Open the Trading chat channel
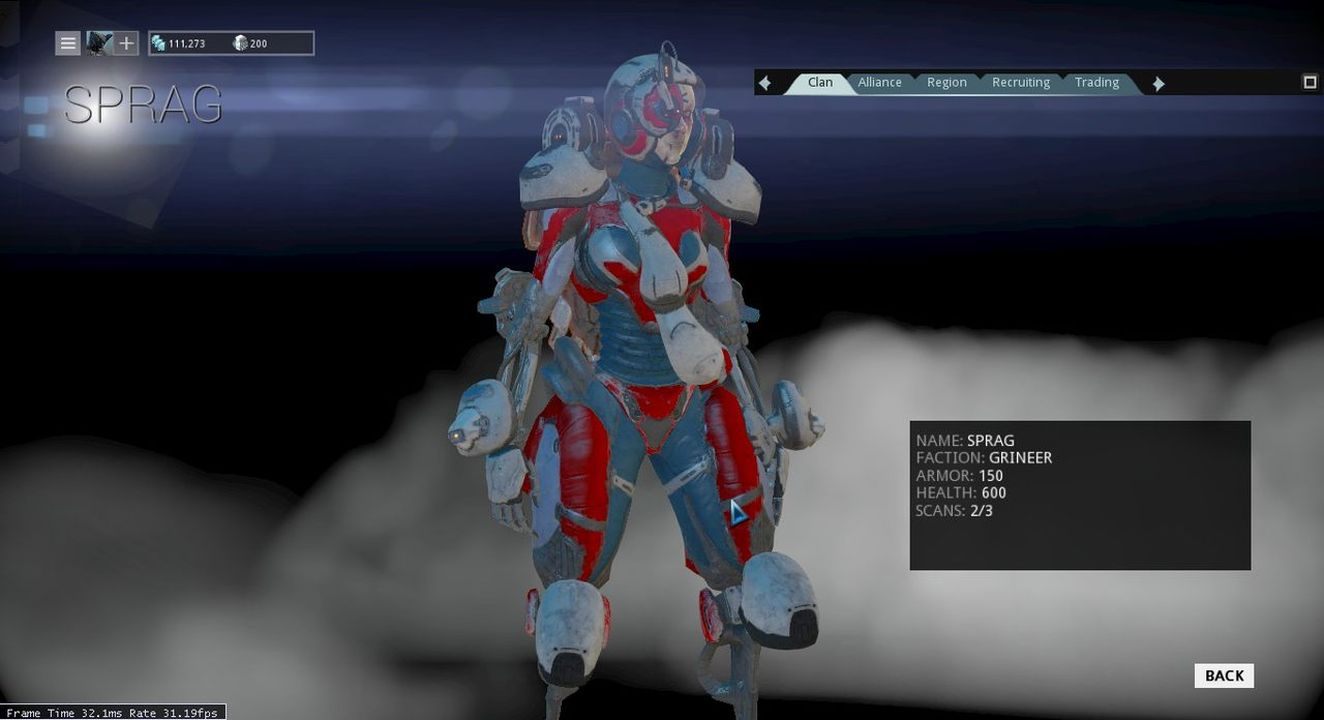This screenshot has width=1324, height=720. [x=1096, y=82]
